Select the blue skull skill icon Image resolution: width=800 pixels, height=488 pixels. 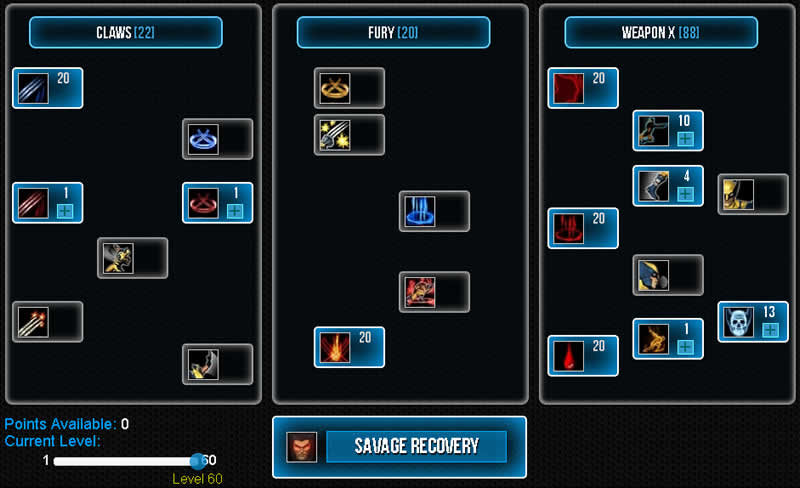(738, 322)
